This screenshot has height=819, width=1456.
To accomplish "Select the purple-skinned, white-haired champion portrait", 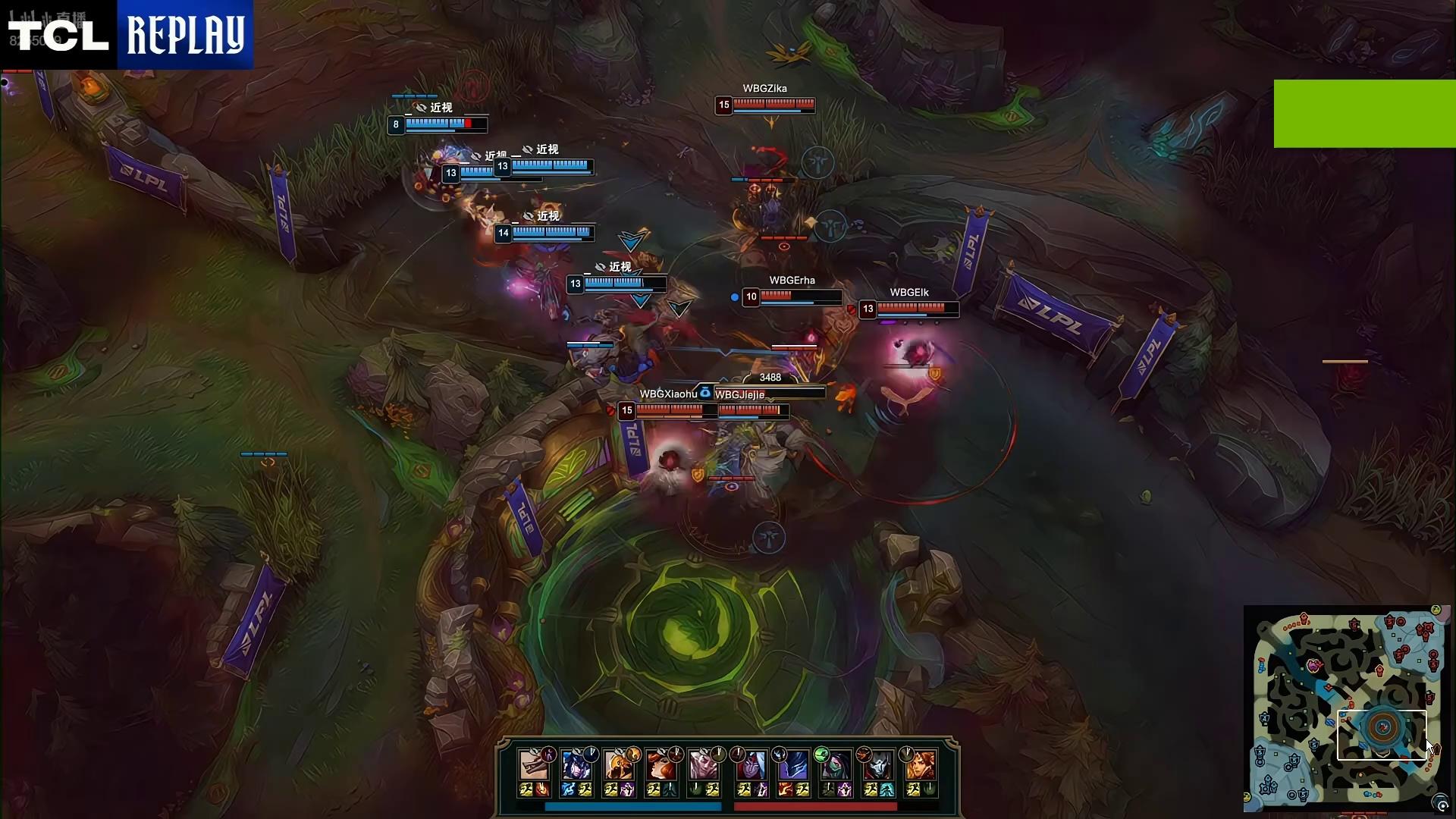I will pos(752,766).
